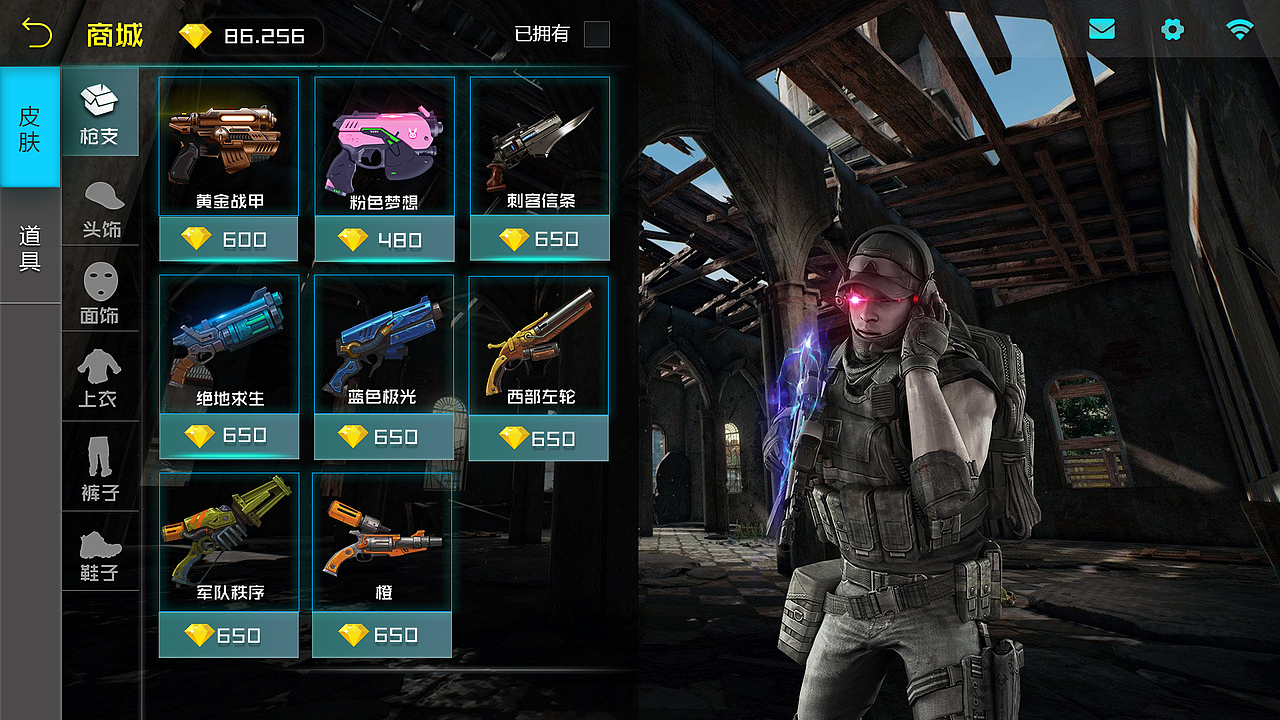Open the 头饰 headwear category
This screenshot has height=720, width=1280.
coord(100,210)
